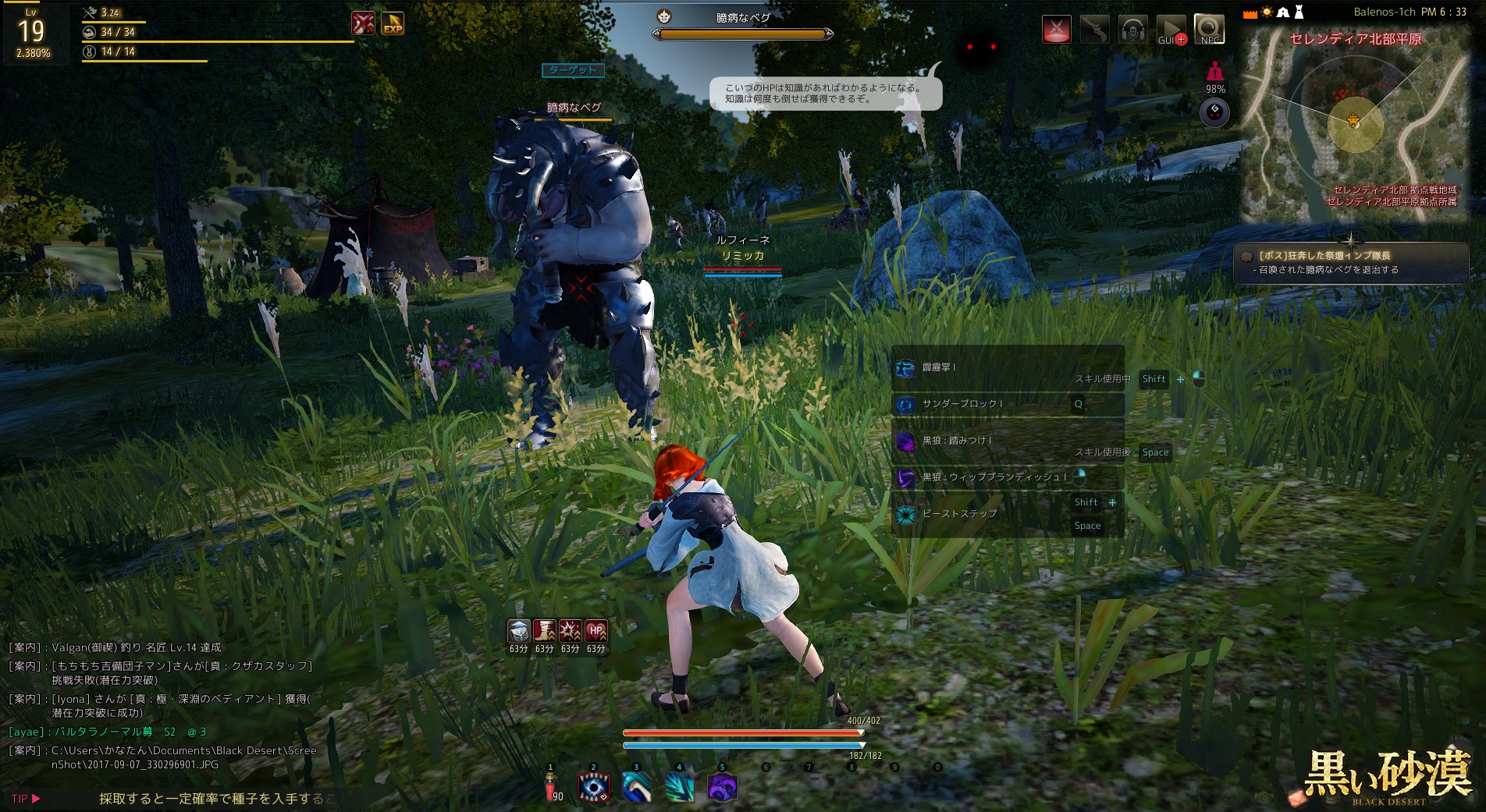
Task: Activate the blue claw skill in slot 3
Action: (637, 786)
